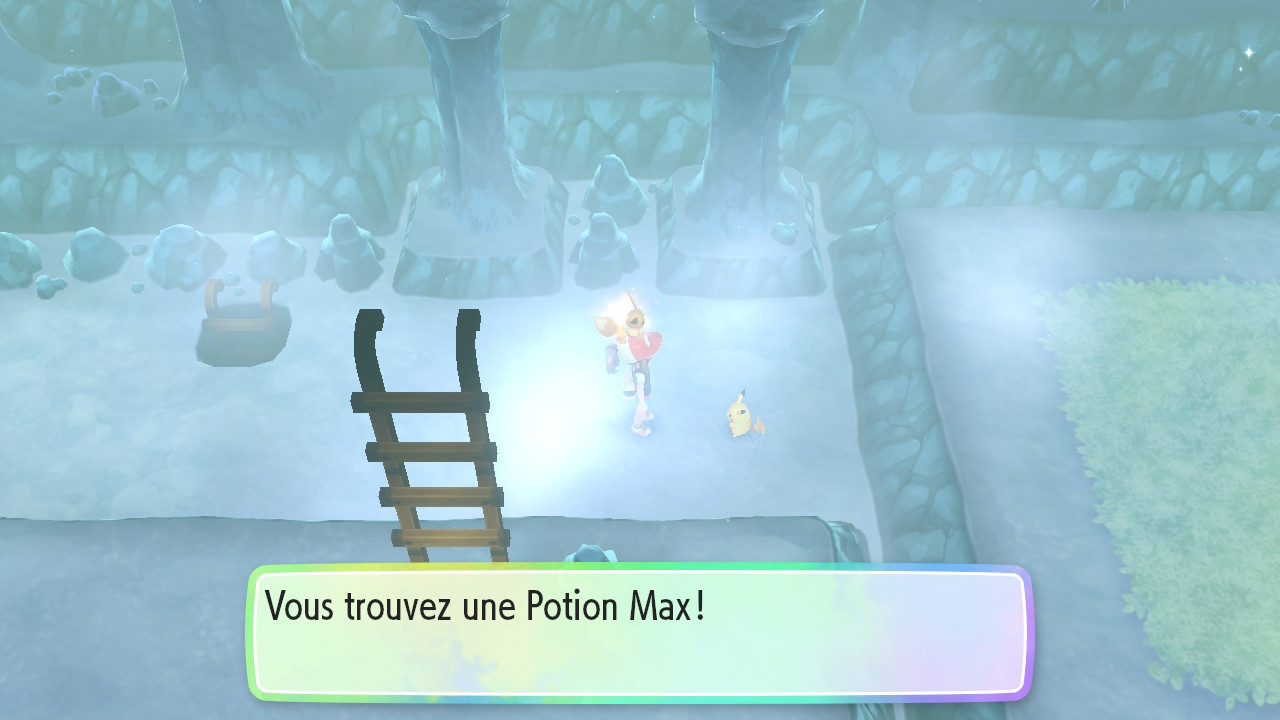Dismiss the 'Vous trouvez une Potion Max' message box
The height and width of the screenshot is (720, 1280).
tap(638, 632)
